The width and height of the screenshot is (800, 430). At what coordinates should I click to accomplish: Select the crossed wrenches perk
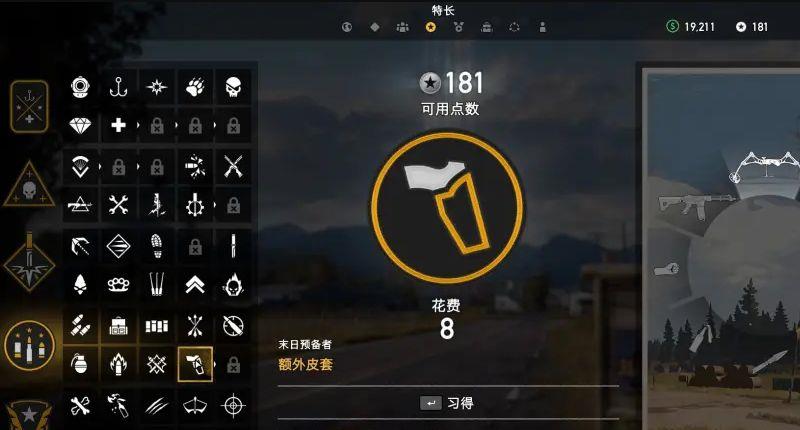click(x=119, y=205)
